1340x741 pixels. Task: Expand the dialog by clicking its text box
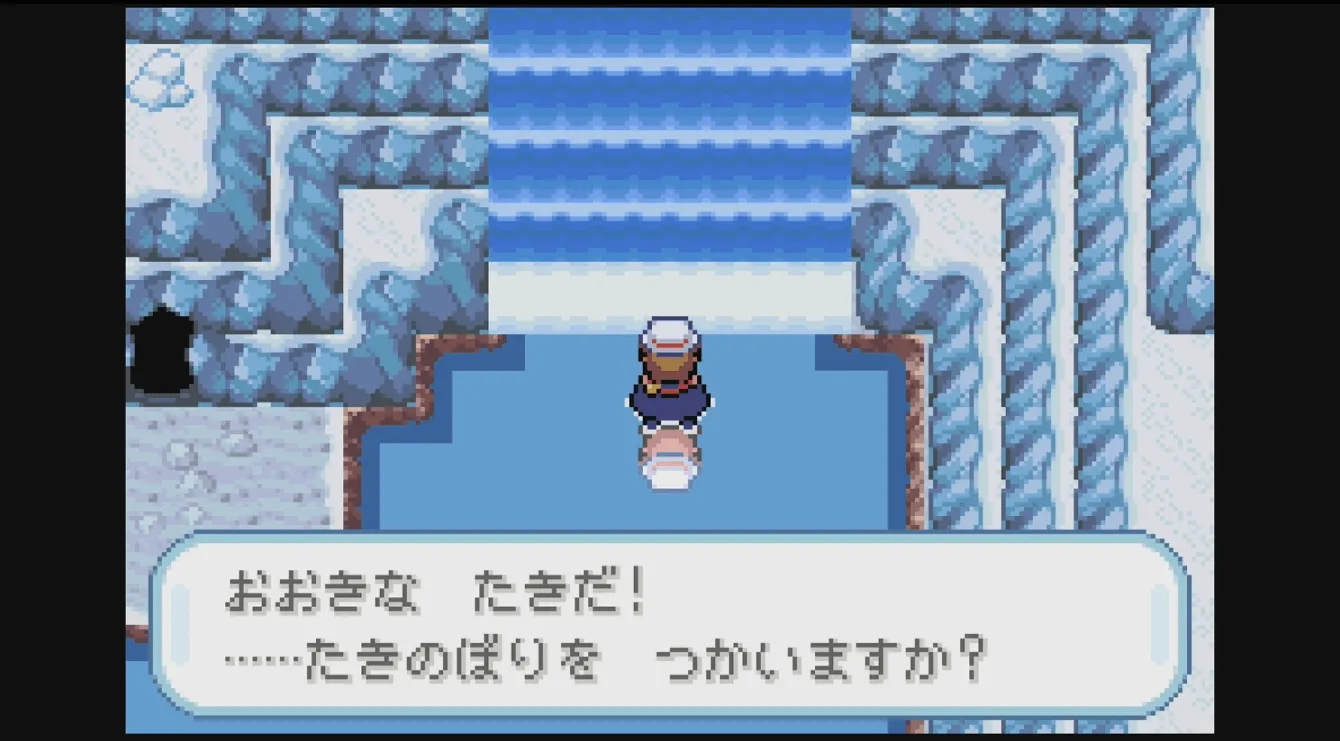click(x=668, y=630)
